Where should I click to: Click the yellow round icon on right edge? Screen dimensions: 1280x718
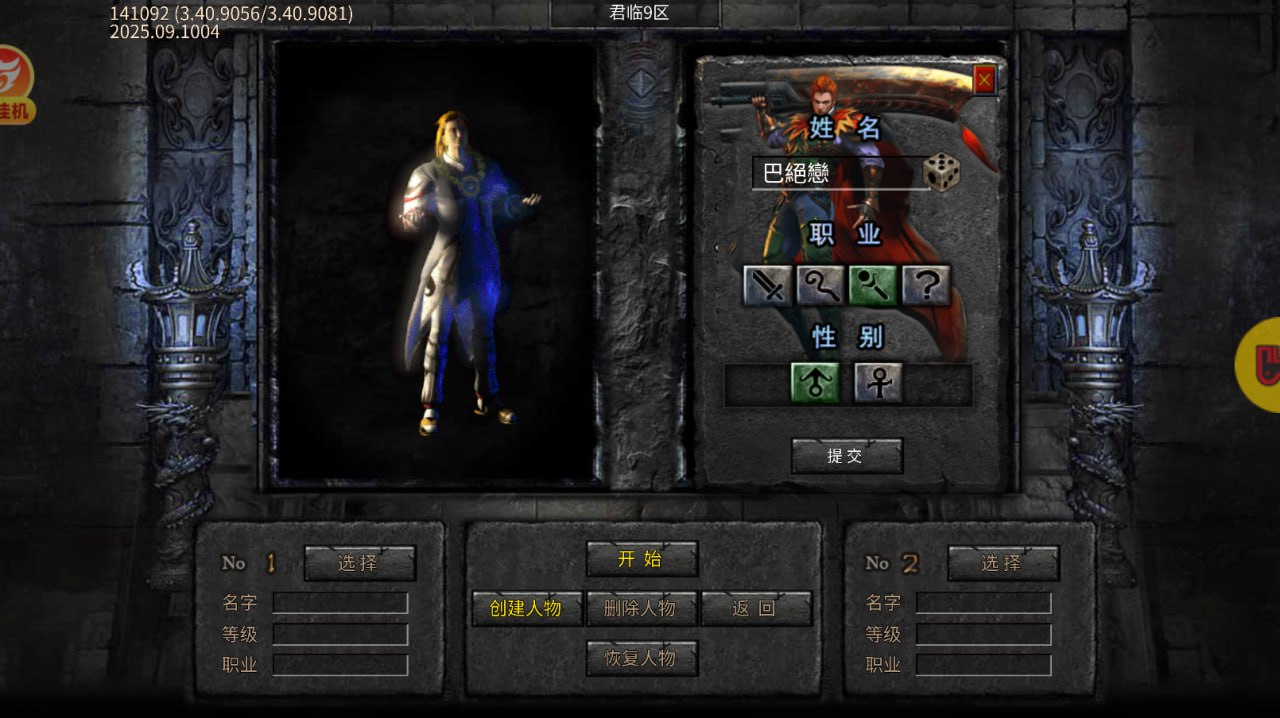coord(1261,365)
